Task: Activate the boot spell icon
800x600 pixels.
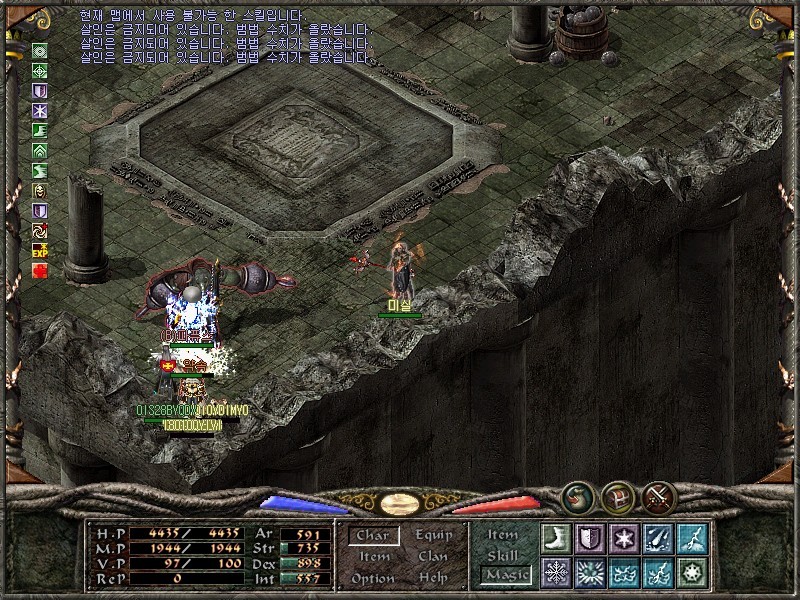Action: [556, 538]
